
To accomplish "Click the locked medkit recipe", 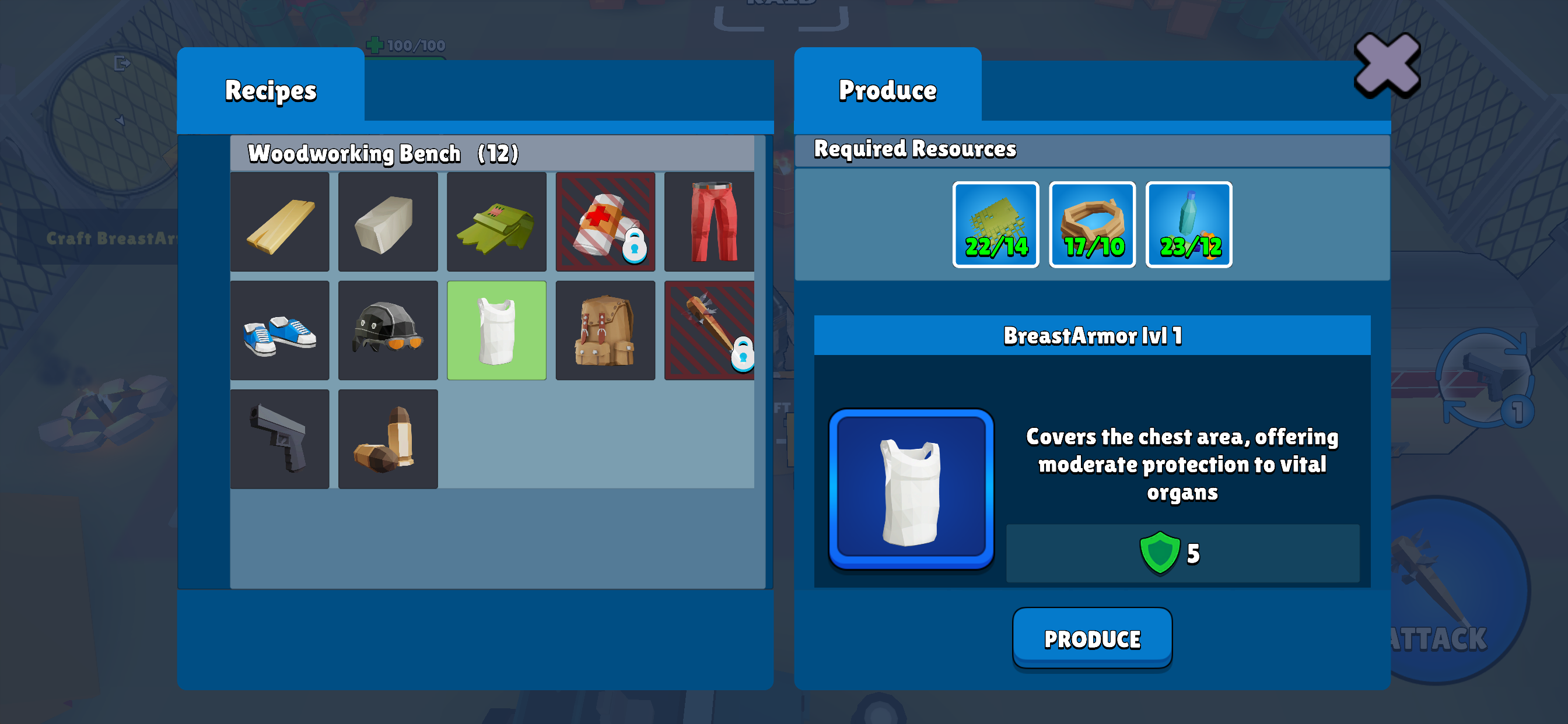I will coord(605,222).
